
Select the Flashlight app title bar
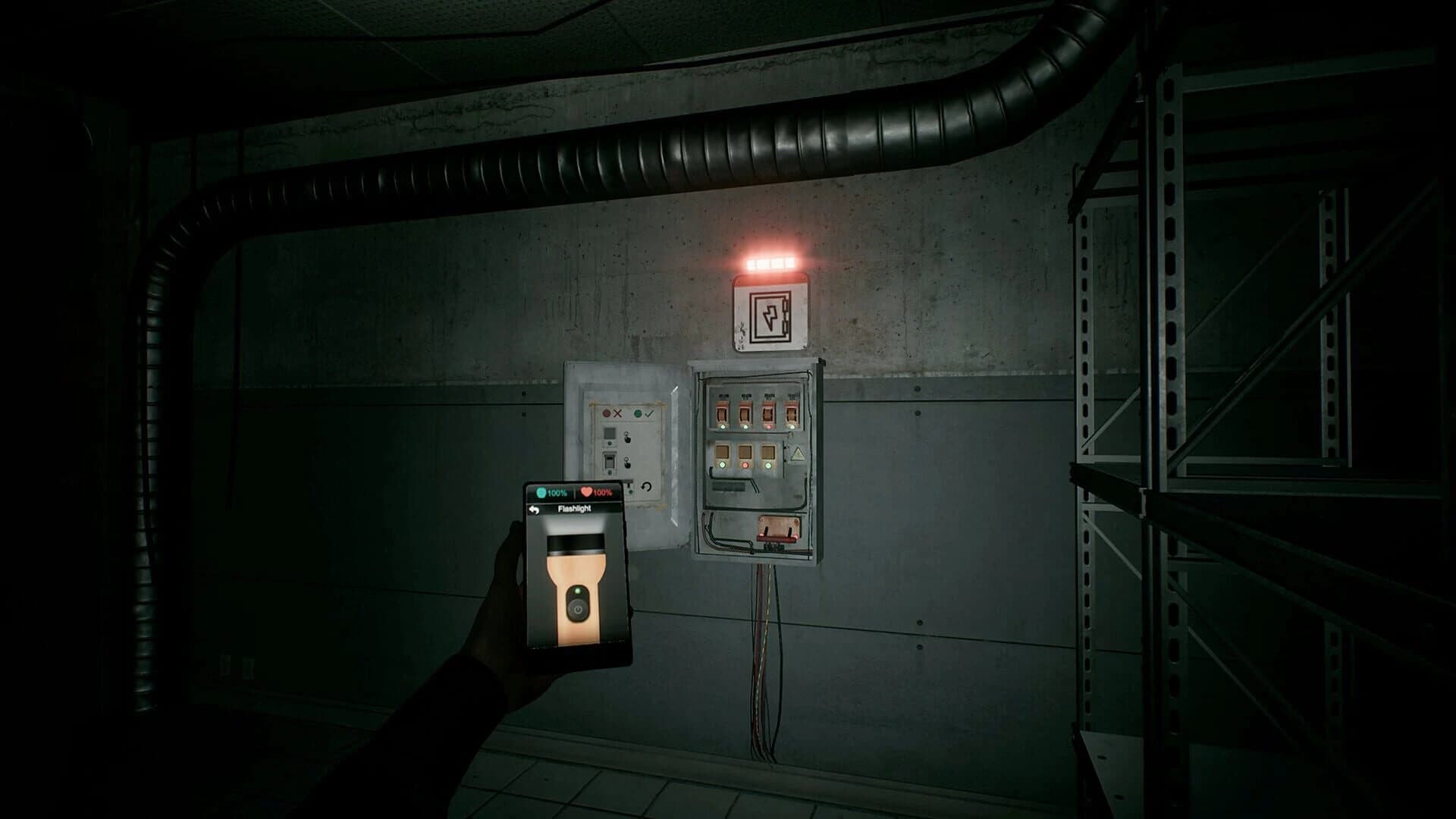click(x=575, y=509)
